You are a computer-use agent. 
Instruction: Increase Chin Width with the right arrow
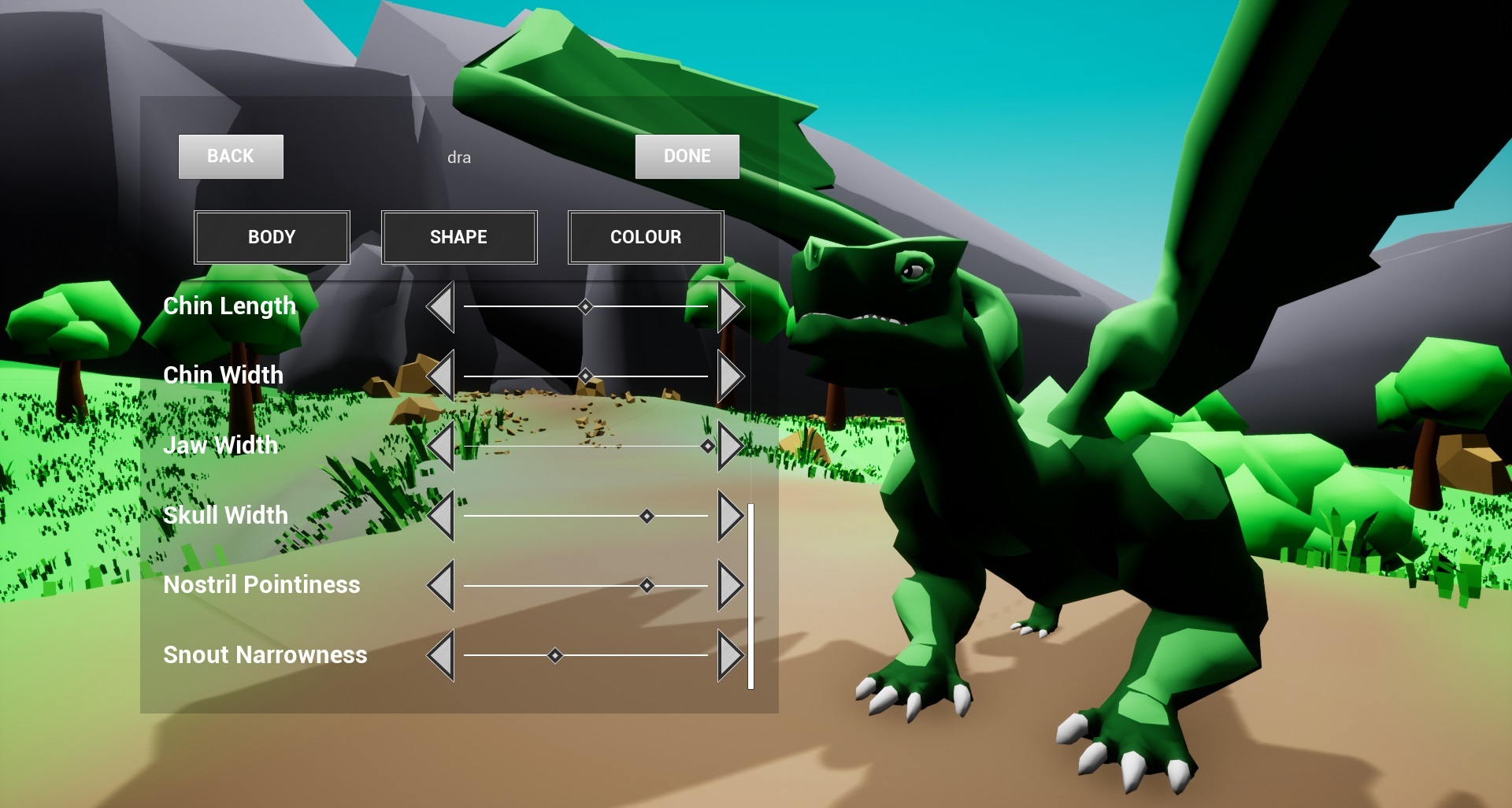(731, 377)
